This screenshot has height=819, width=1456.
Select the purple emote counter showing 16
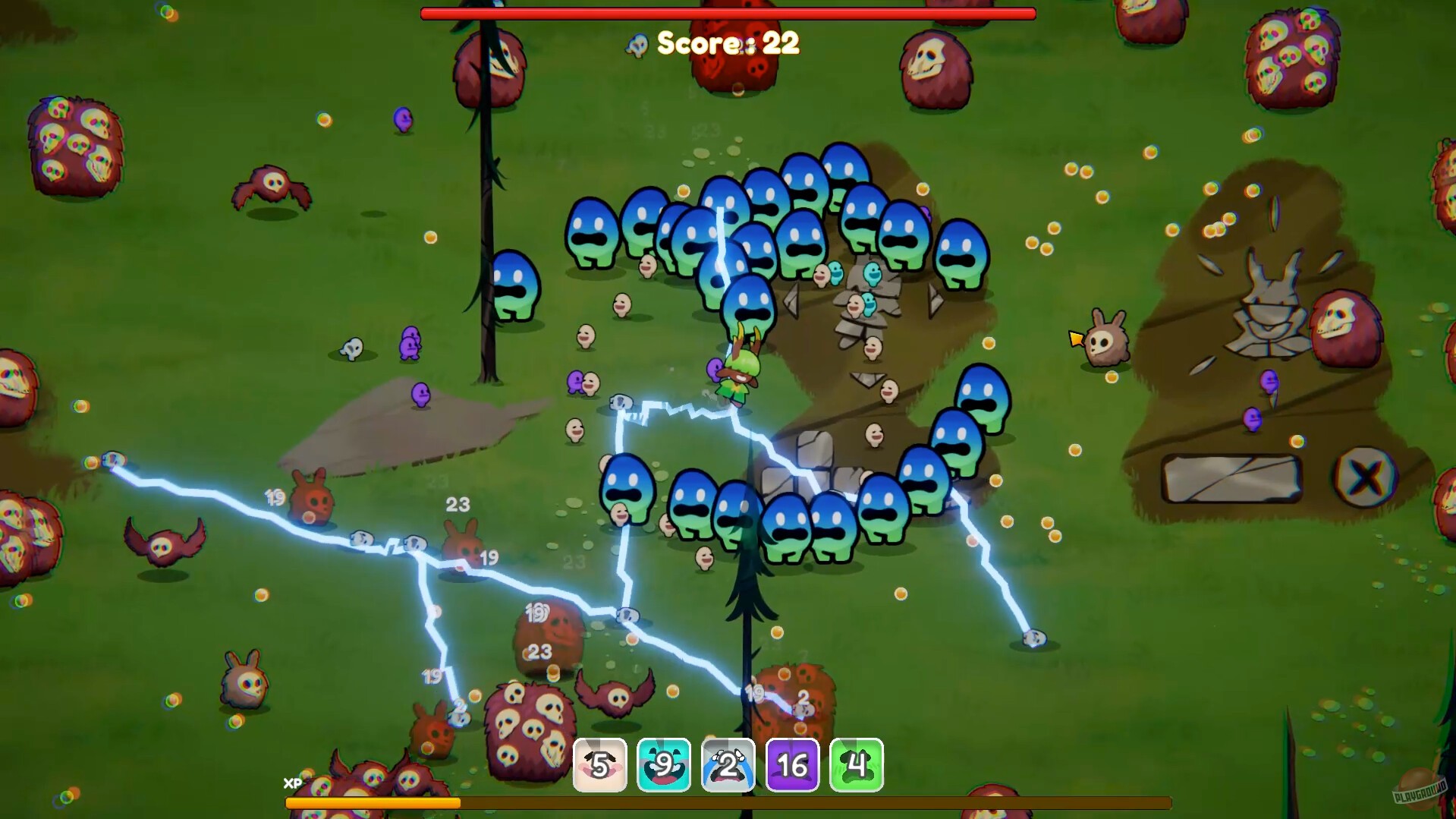[791, 765]
